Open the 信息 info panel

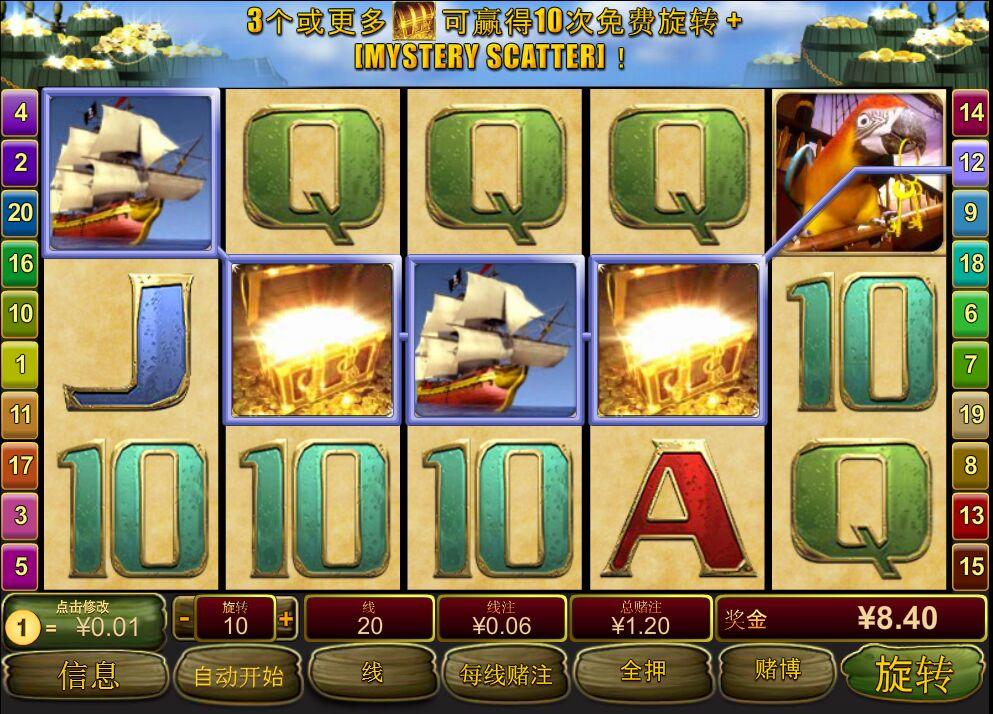tap(88, 674)
